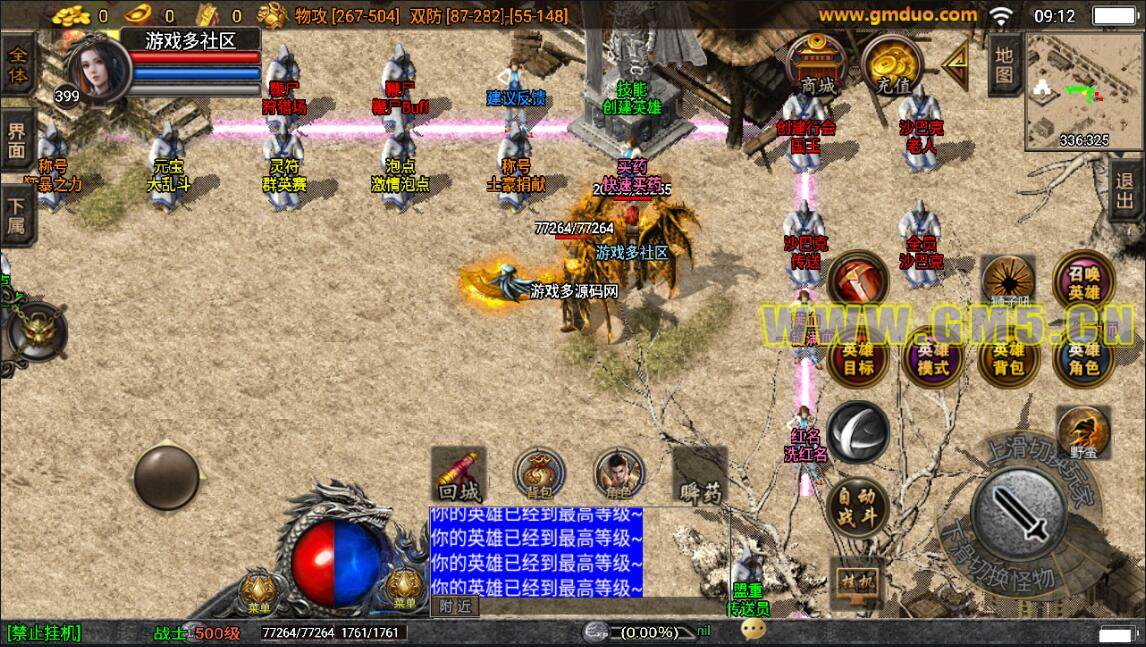1146x647 pixels.
Task: Click the 退出 exit button
Action: (x=1126, y=190)
